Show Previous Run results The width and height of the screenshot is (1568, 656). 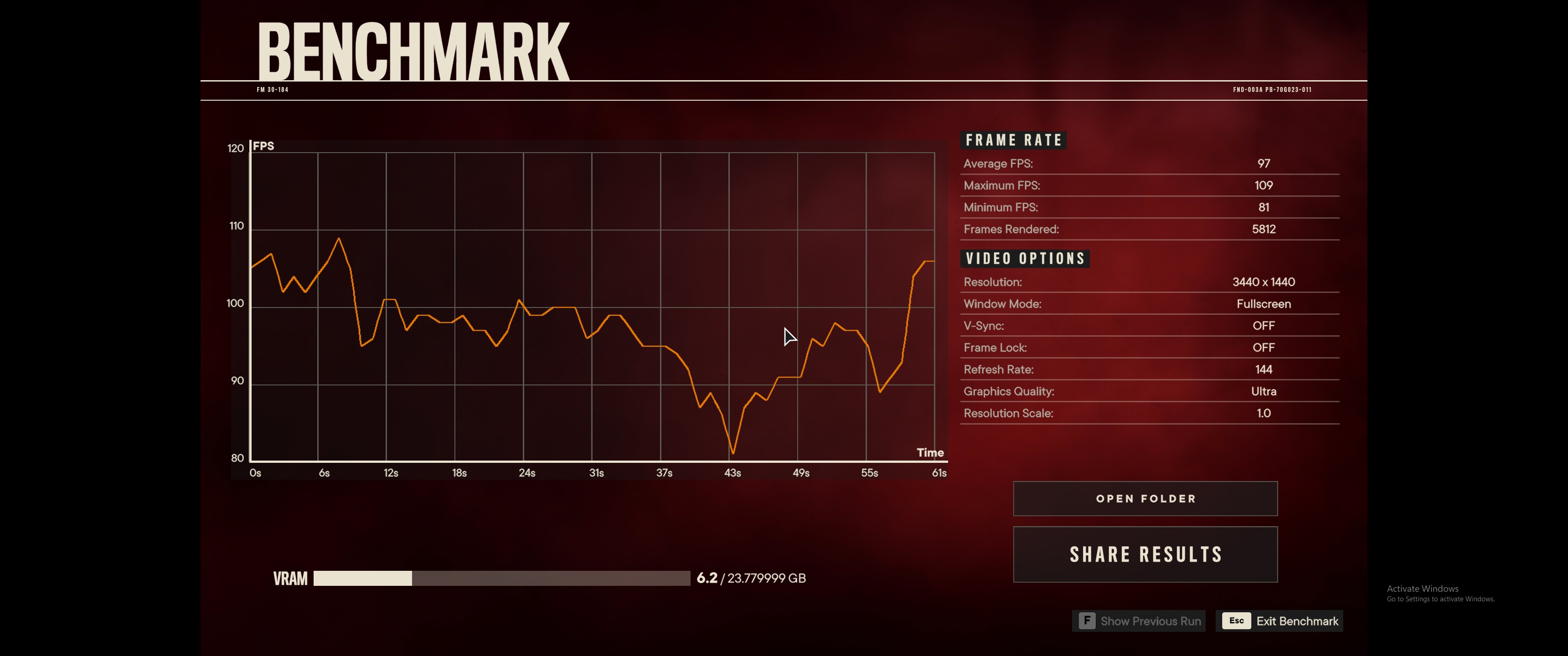pyautogui.click(x=1139, y=621)
